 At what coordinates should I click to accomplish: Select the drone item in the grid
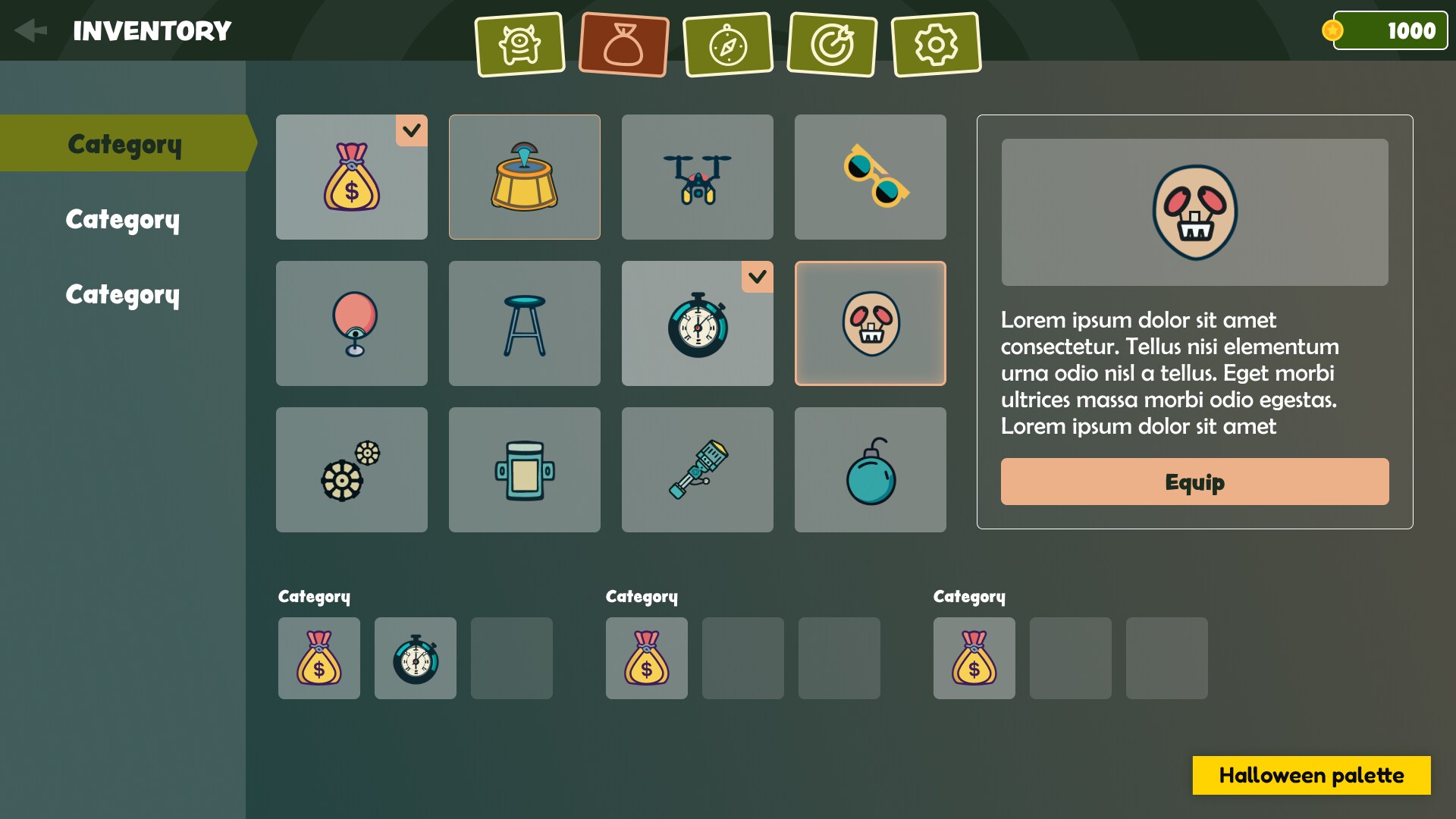point(697,177)
